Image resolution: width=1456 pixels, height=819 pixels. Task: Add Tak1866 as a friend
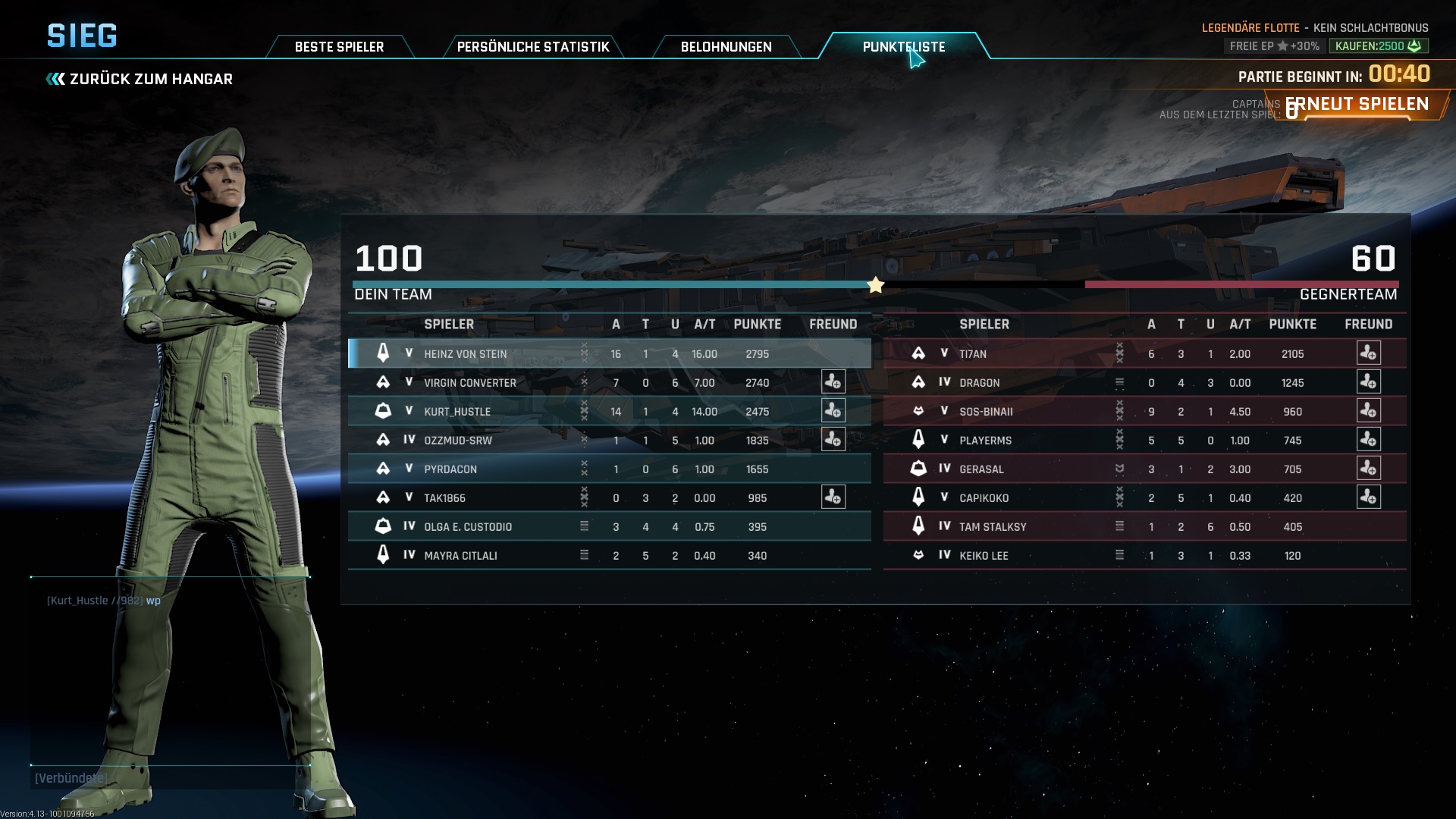click(x=833, y=497)
